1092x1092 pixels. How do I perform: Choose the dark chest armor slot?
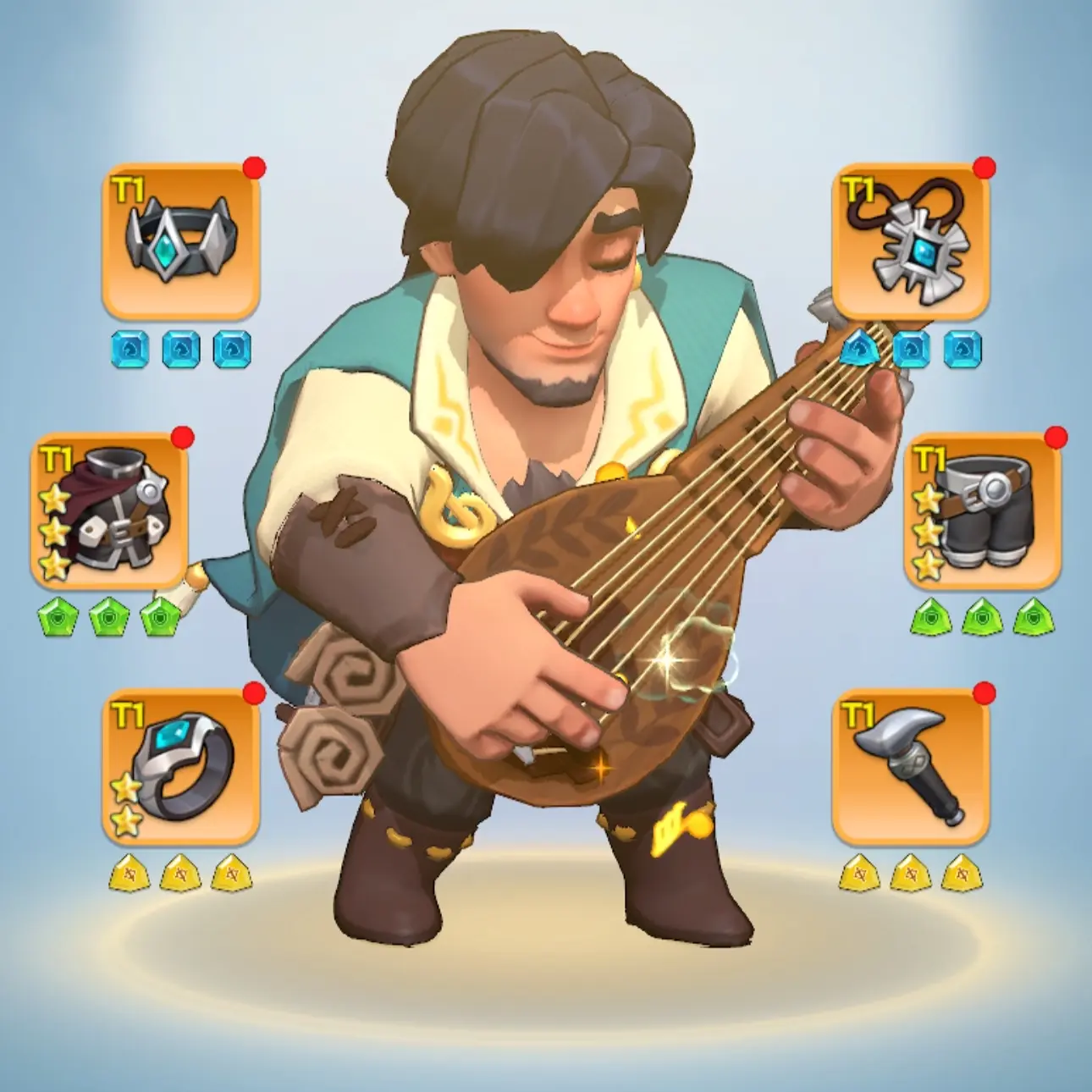pos(109,511)
